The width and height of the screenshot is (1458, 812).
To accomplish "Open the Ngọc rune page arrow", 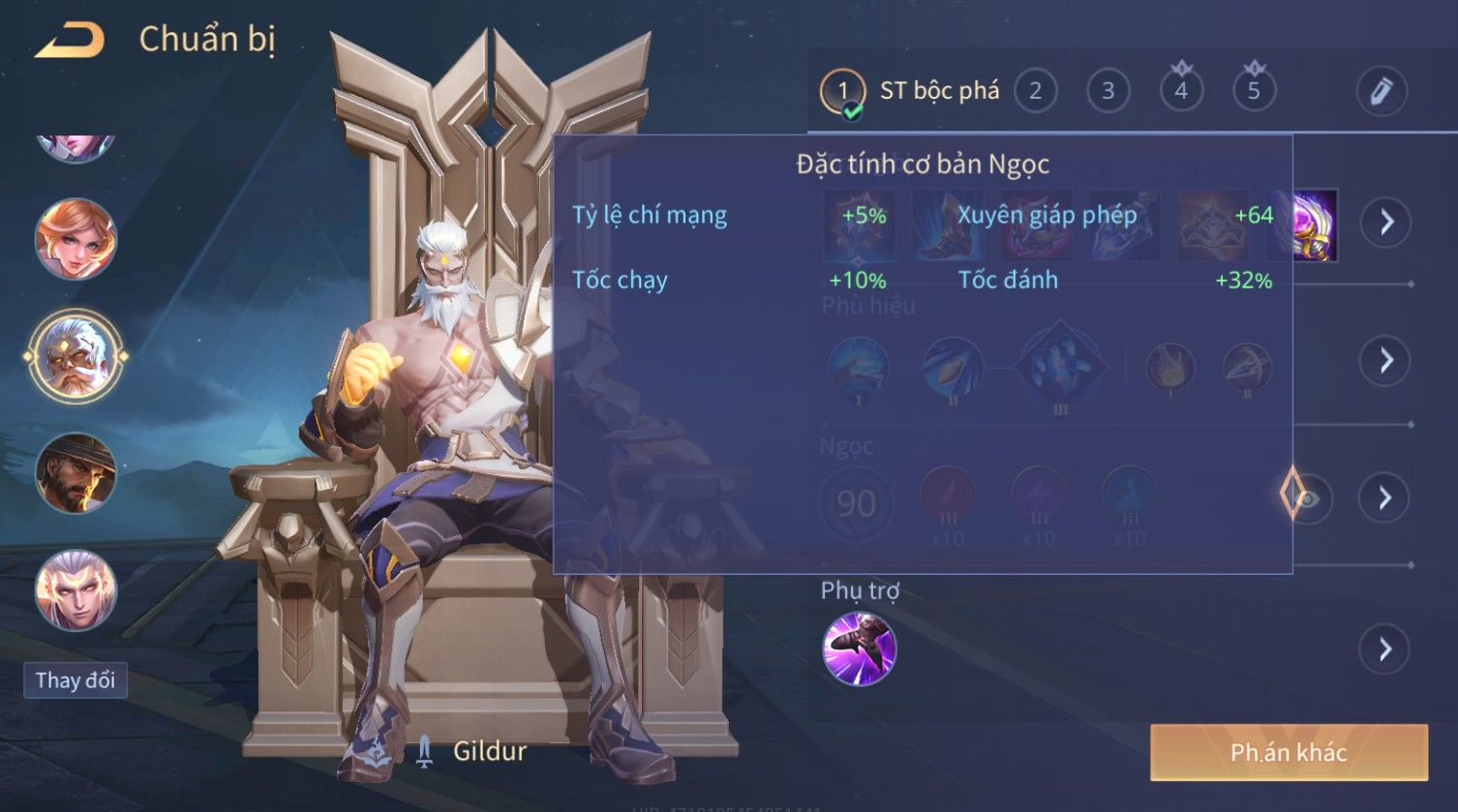I will coord(1385,497).
